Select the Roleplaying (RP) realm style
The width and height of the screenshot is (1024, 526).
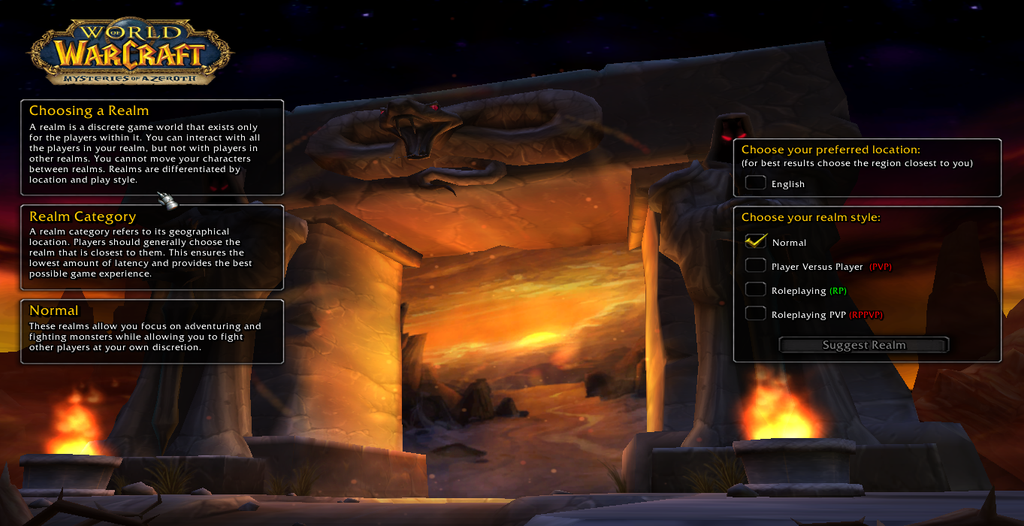pyautogui.click(x=755, y=290)
